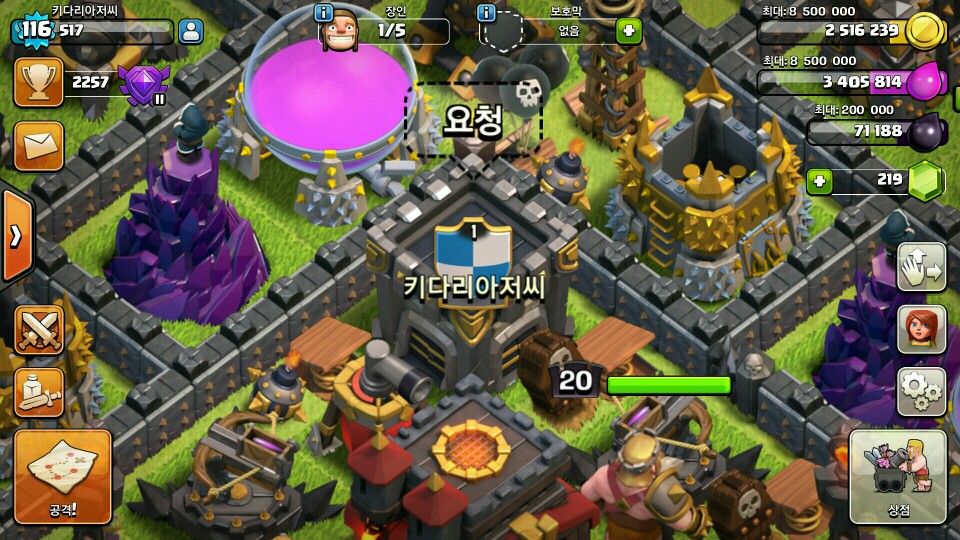This screenshot has height=540, width=960.
Task: Add gems with the green plus
Action: [x=820, y=182]
